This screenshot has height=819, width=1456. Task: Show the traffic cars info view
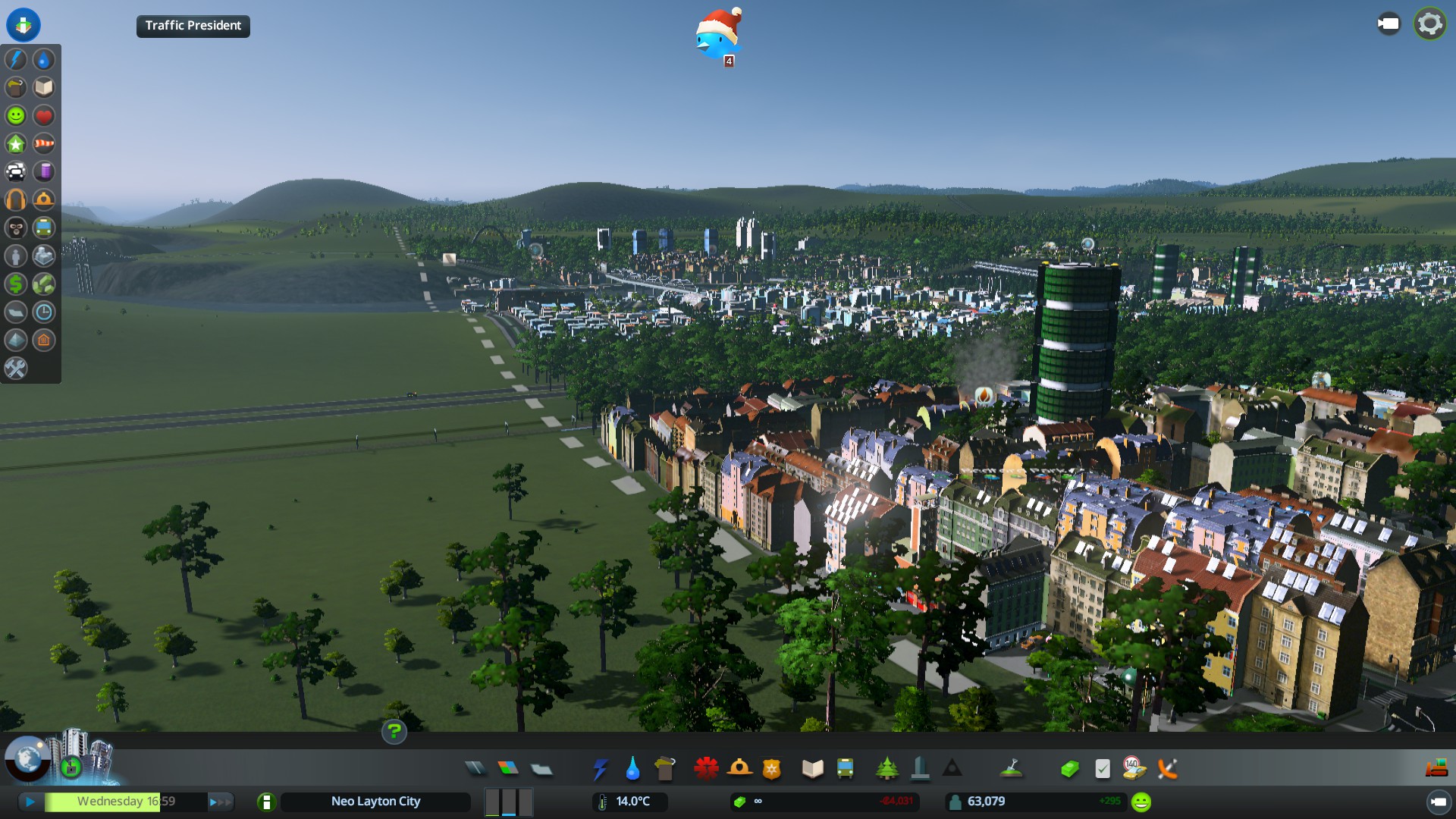tap(16, 172)
